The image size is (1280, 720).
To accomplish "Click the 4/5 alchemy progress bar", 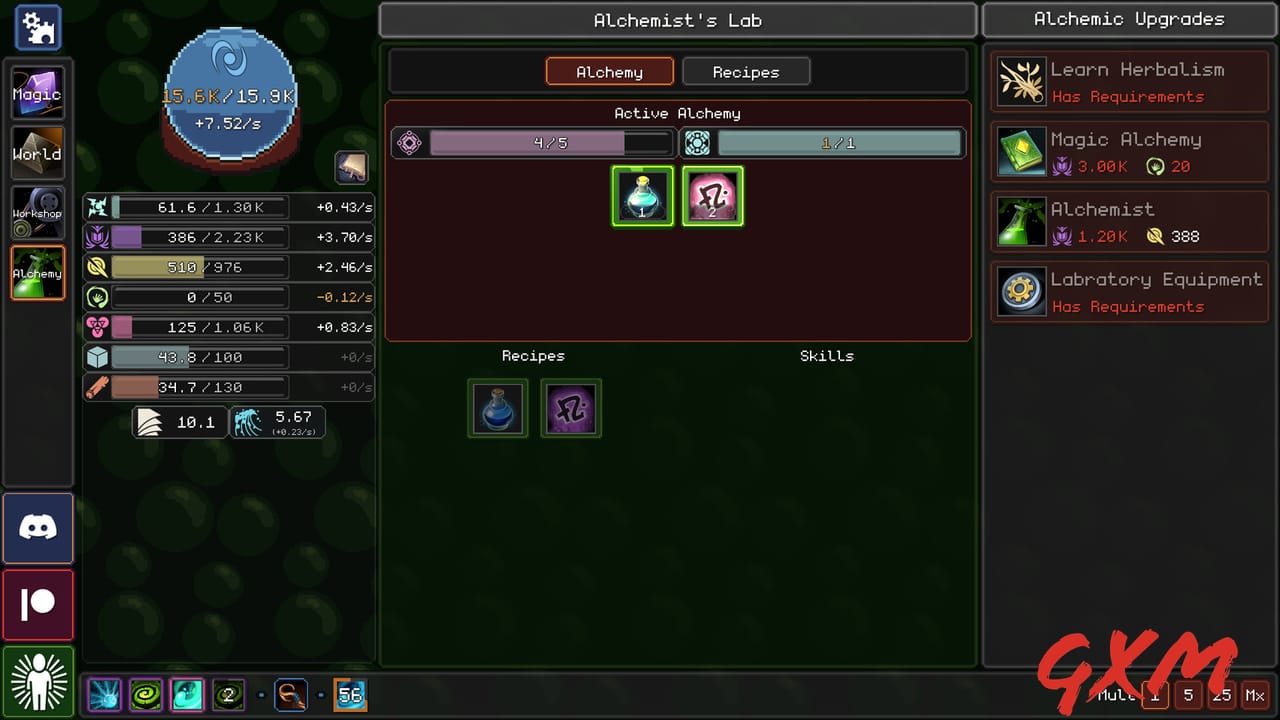I will point(549,143).
